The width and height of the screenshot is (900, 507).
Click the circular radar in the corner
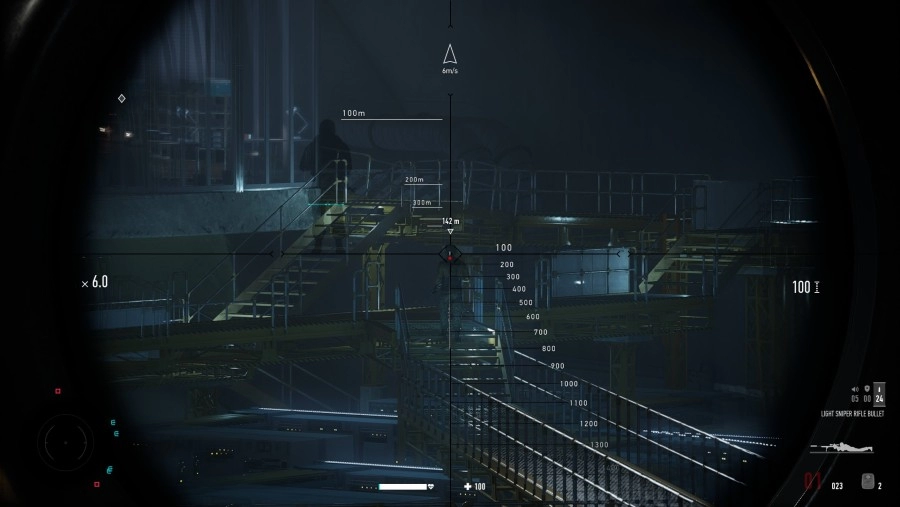[66, 440]
